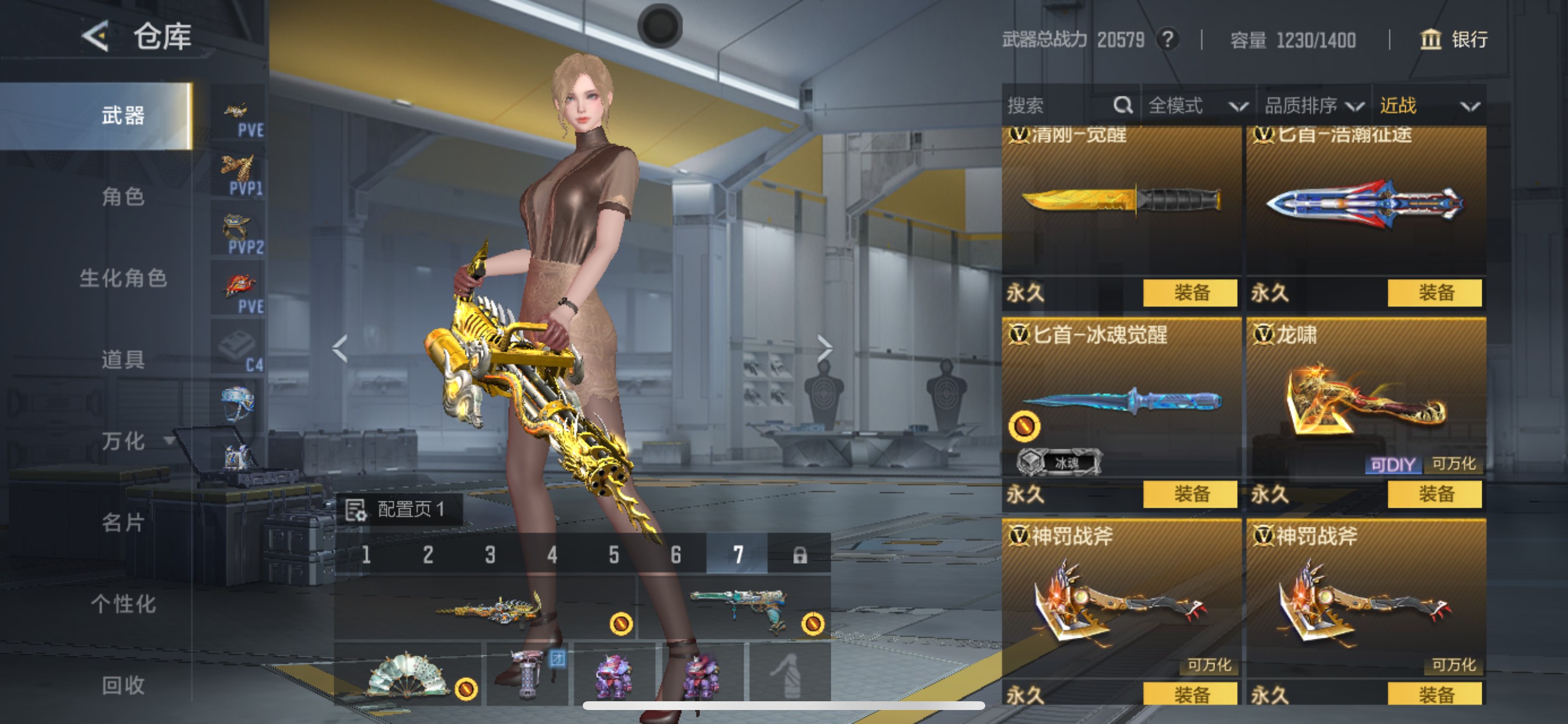
Task: Show weapon power help question mark
Action: point(1167,40)
